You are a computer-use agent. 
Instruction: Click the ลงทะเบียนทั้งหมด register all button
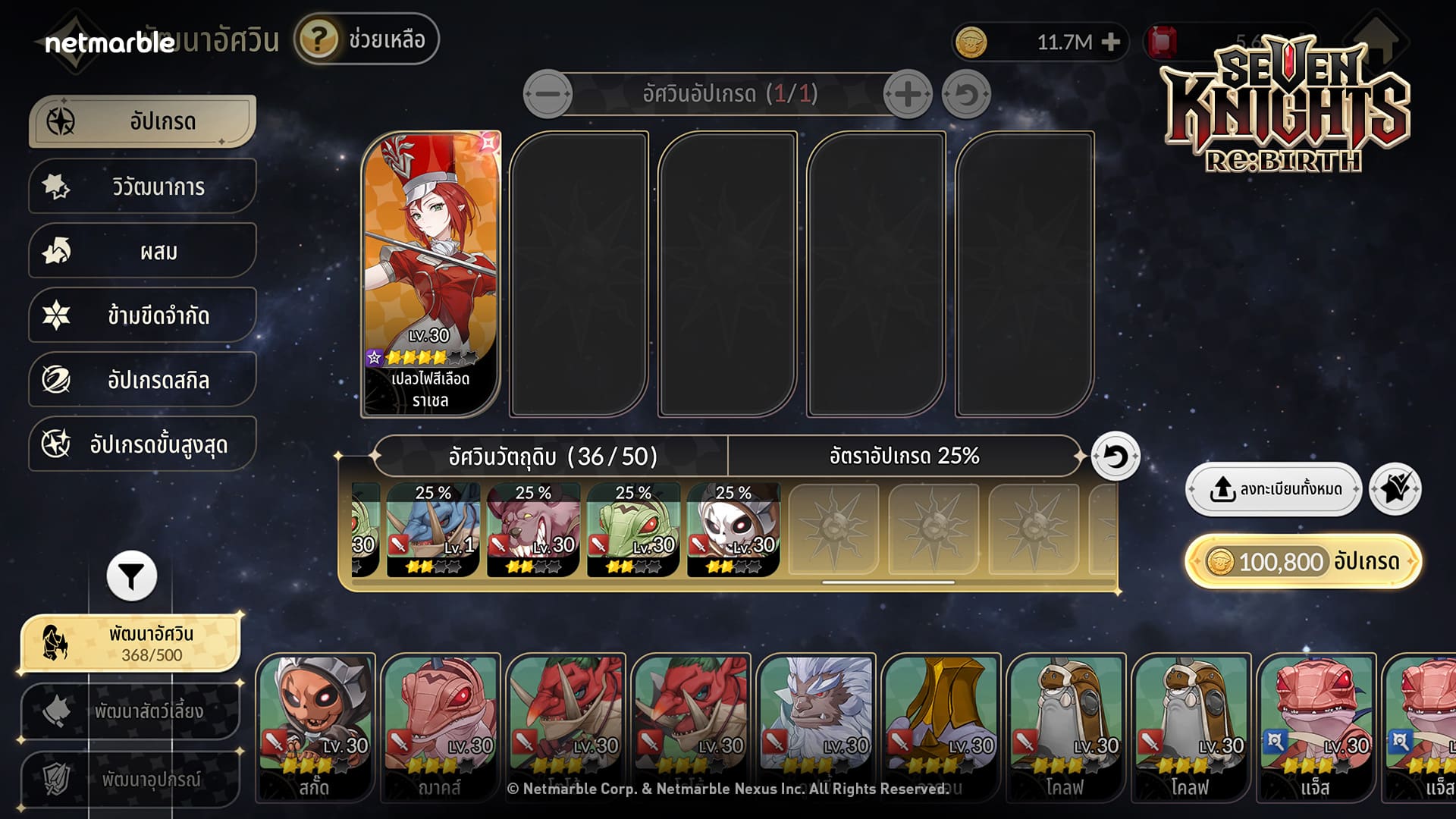point(1274,489)
